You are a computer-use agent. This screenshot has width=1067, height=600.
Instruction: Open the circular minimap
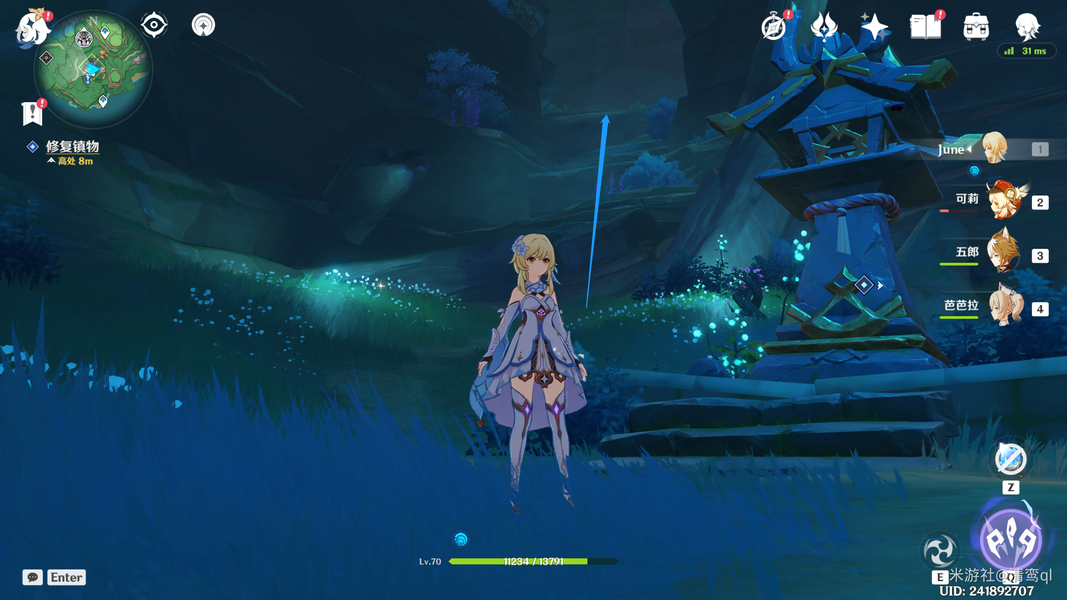[93, 69]
